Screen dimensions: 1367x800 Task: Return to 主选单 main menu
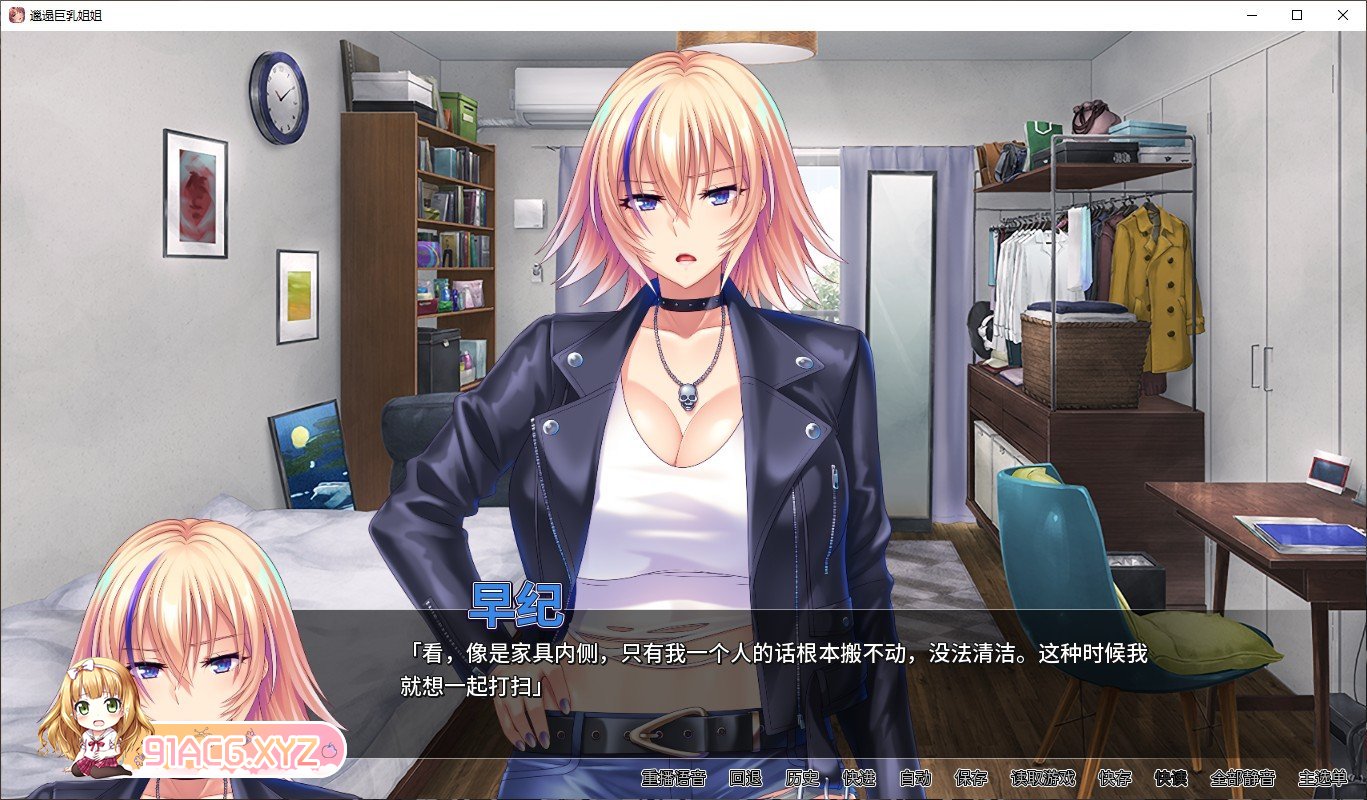pos(1322,778)
